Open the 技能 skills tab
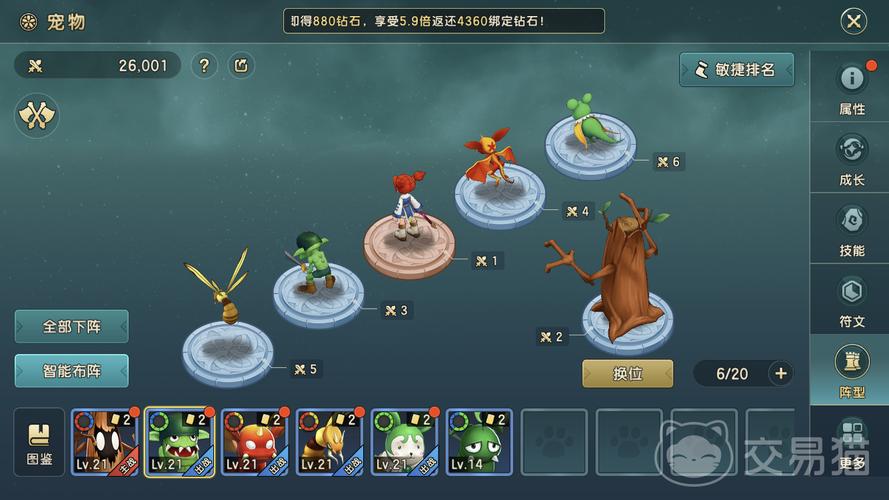The height and width of the screenshot is (500, 889). click(x=851, y=228)
